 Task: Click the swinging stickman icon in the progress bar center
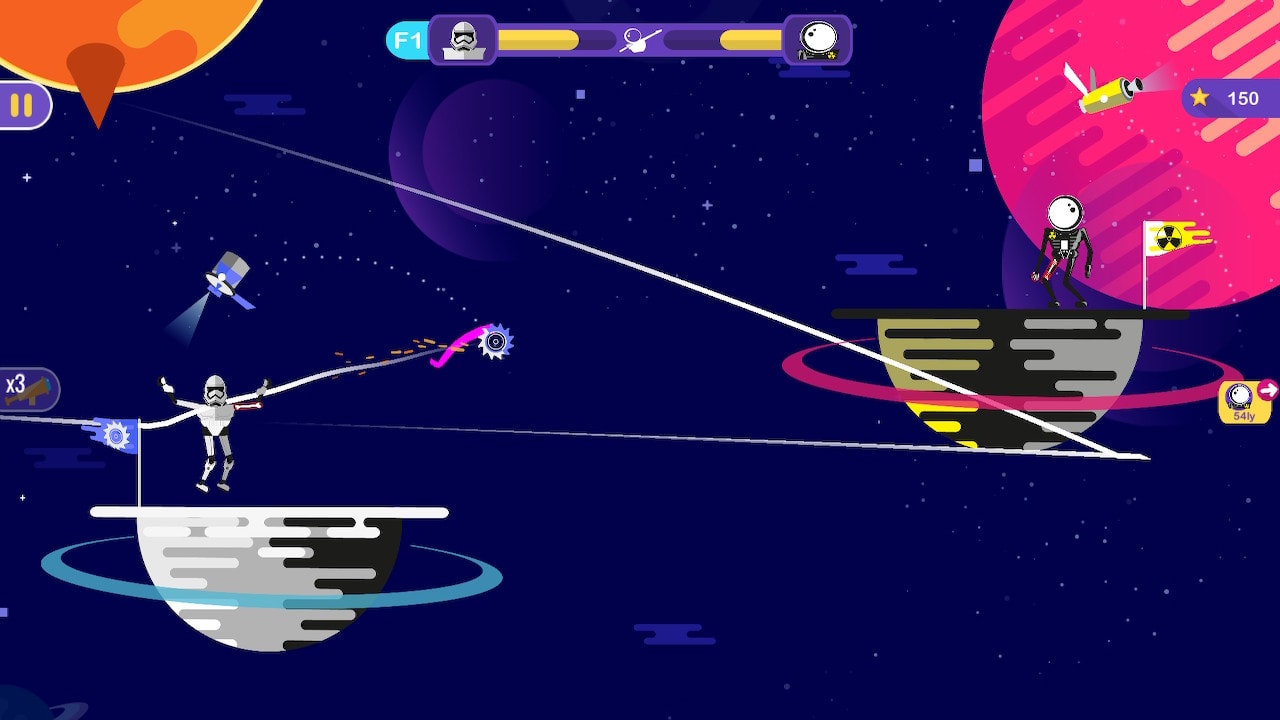641,38
